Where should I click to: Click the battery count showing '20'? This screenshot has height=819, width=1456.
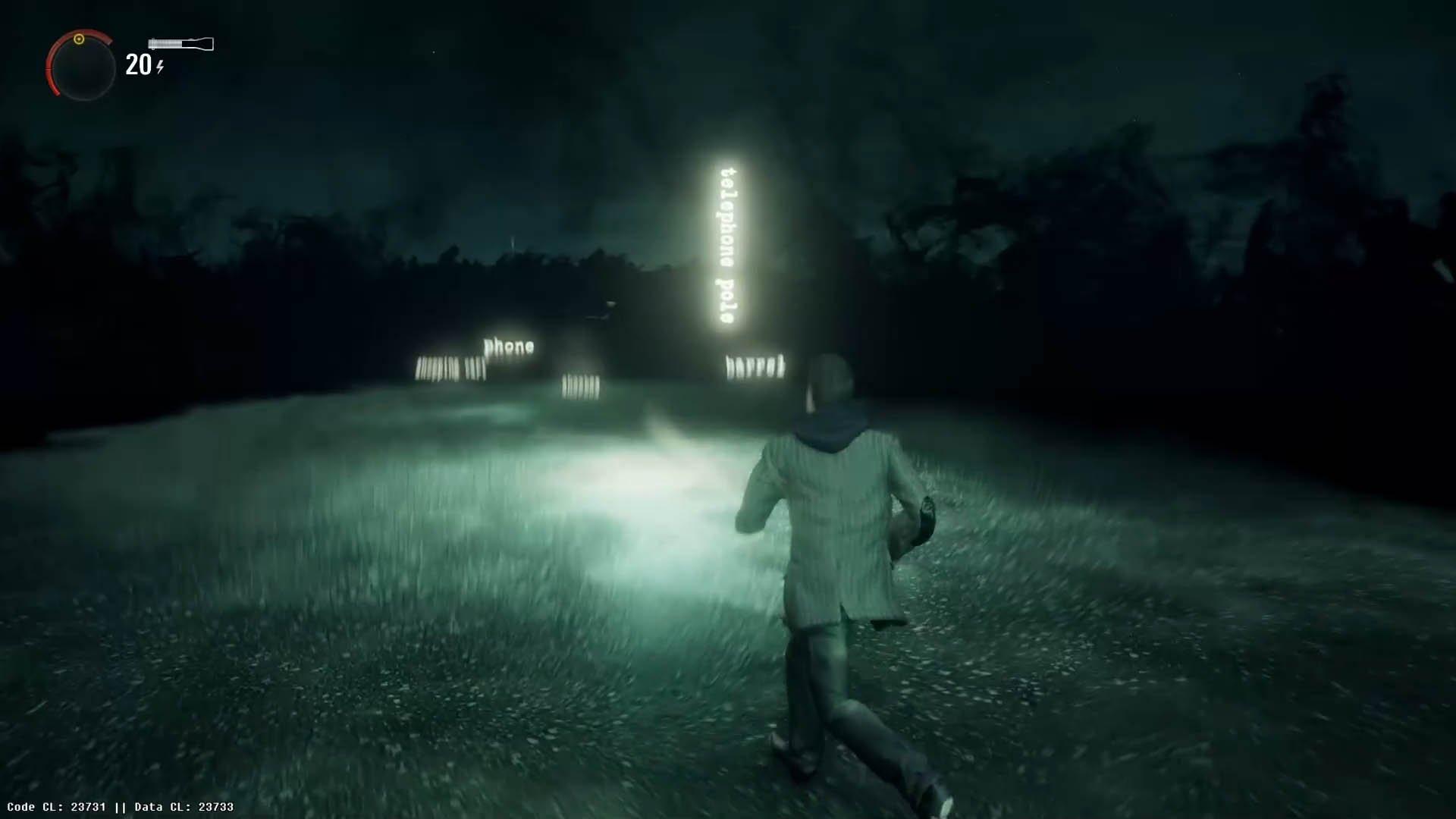coord(137,66)
